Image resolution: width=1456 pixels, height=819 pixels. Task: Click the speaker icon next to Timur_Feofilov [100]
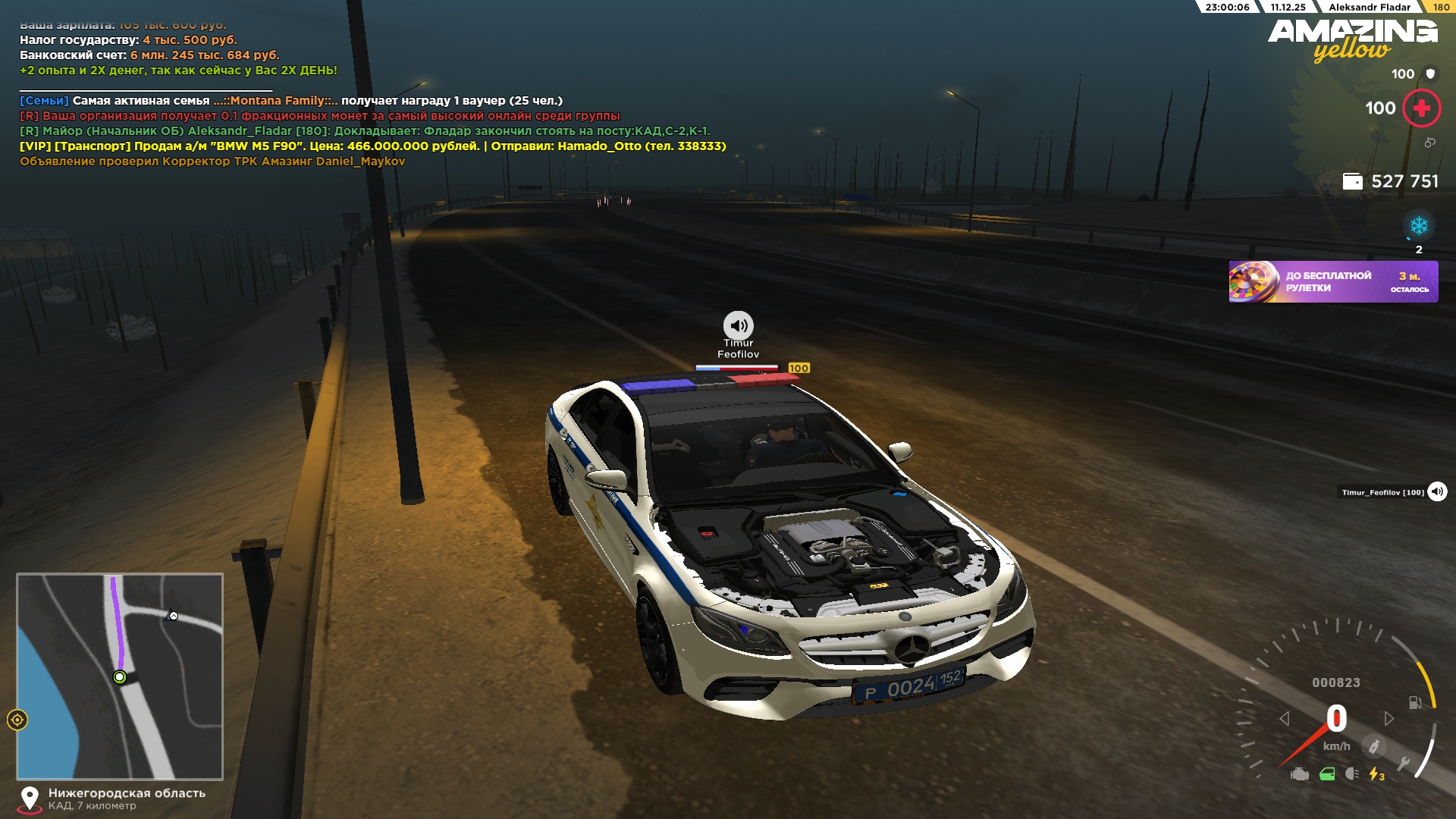point(1437,492)
